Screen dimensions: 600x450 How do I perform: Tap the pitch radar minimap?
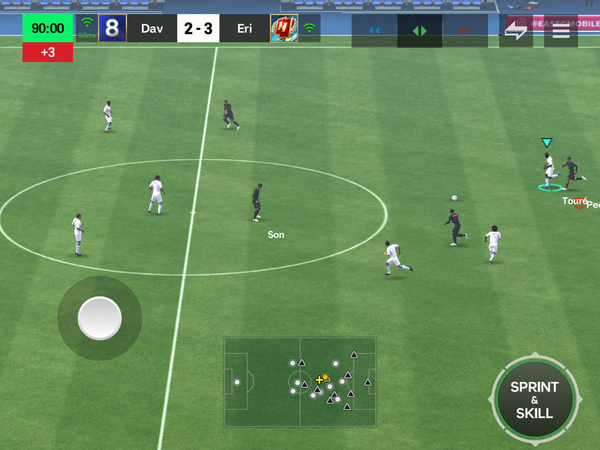coord(300,382)
